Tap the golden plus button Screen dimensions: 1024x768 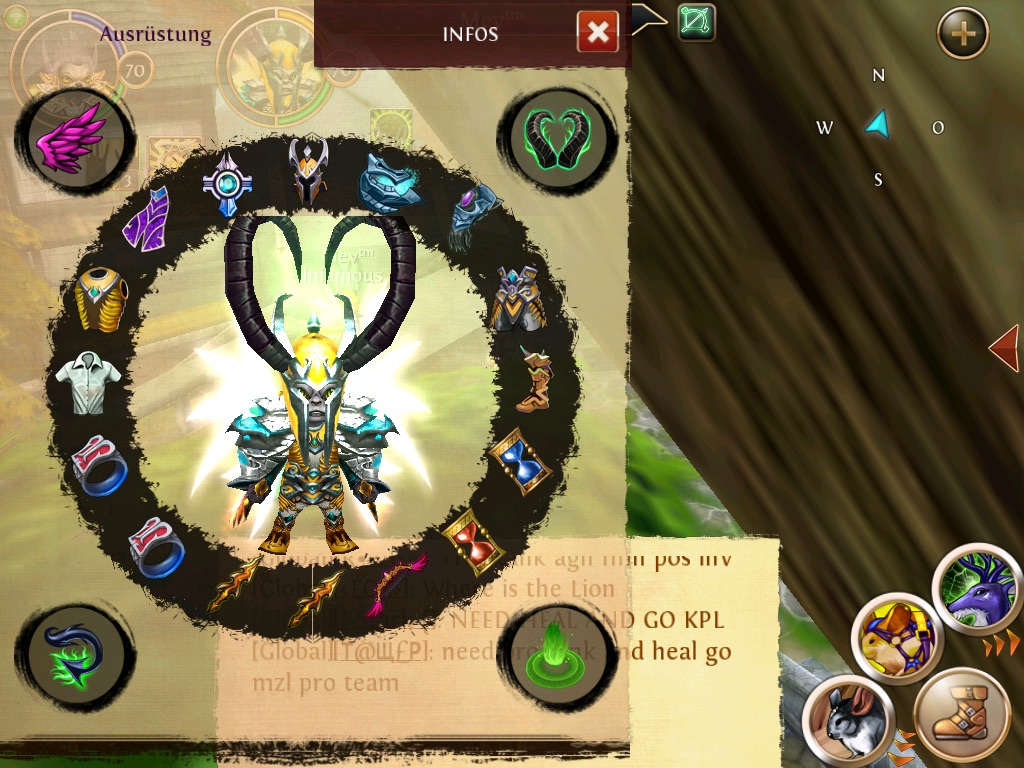click(x=962, y=35)
